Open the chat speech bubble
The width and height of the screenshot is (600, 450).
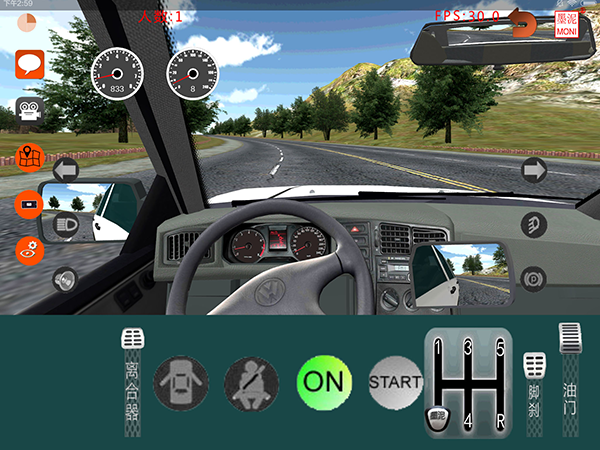click(29, 65)
